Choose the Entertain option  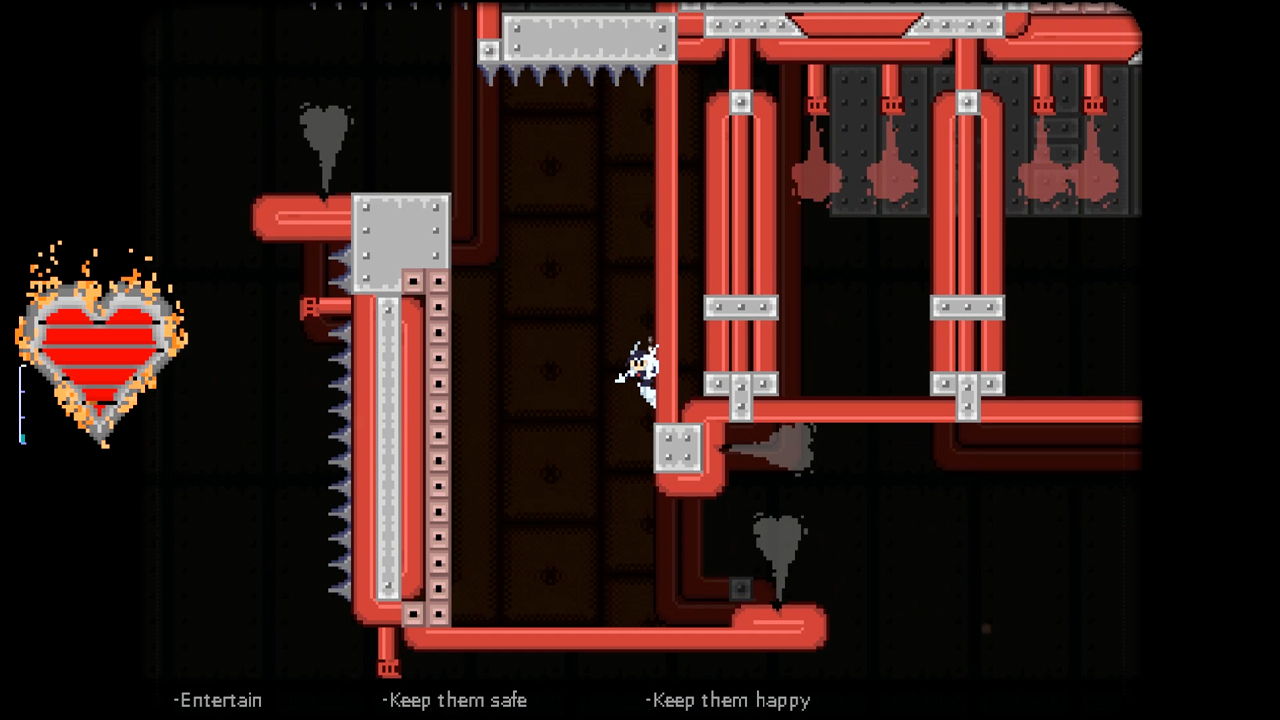[218, 700]
